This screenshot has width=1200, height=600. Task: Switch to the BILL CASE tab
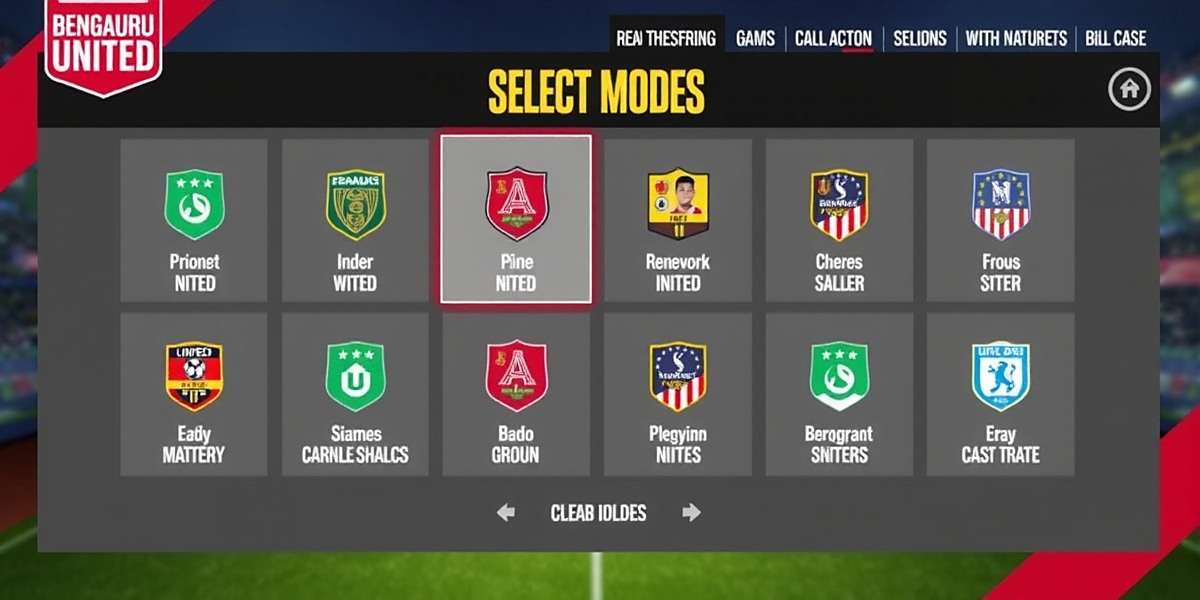click(x=1115, y=39)
